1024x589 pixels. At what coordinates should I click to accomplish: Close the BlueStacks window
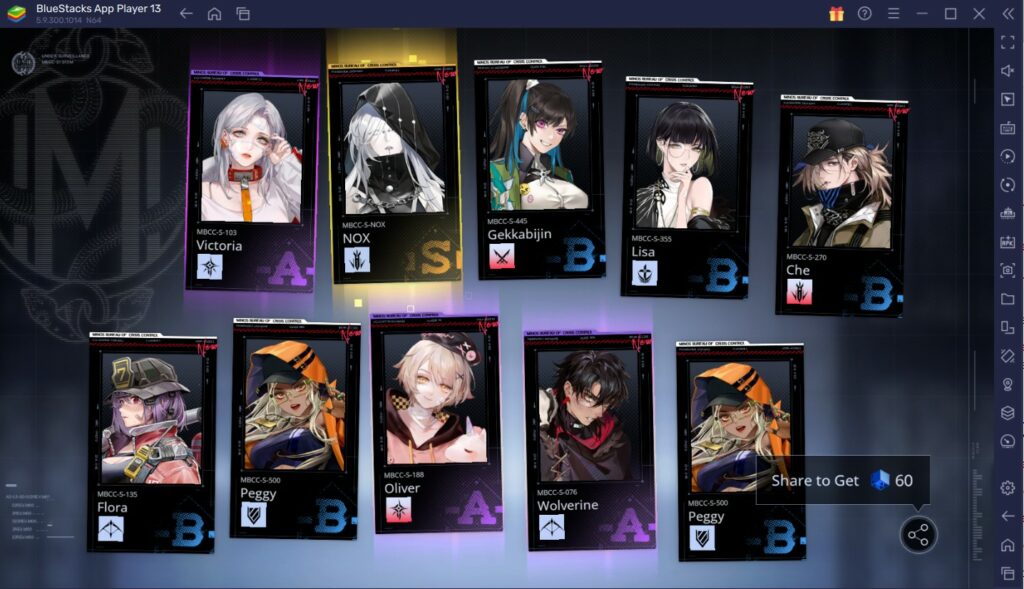click(x=979, y=13)
